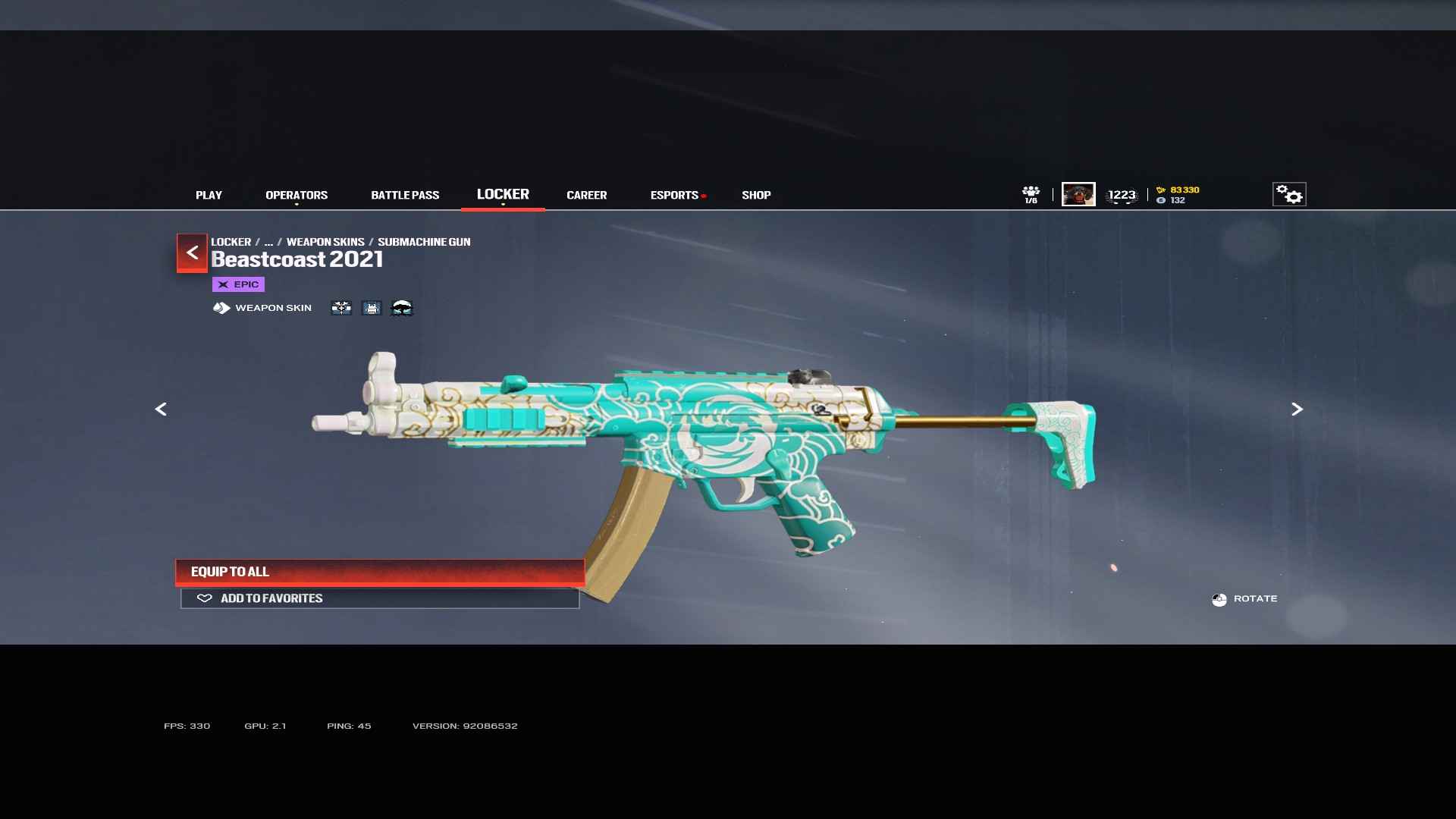Open the squad party icon
This screenshot has height=819, width=1456.
1031,194
